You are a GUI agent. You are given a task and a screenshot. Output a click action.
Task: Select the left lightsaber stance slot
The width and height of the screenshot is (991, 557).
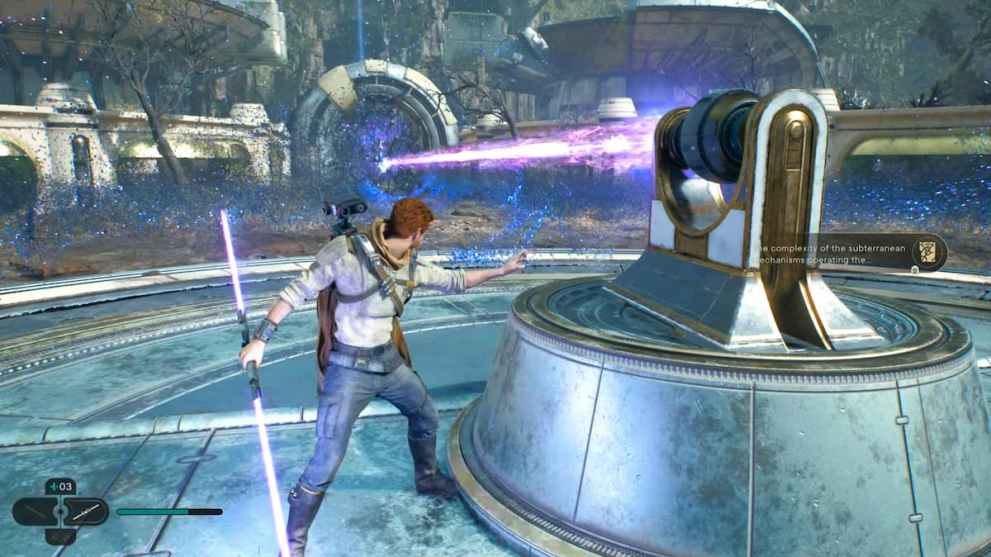33,512
